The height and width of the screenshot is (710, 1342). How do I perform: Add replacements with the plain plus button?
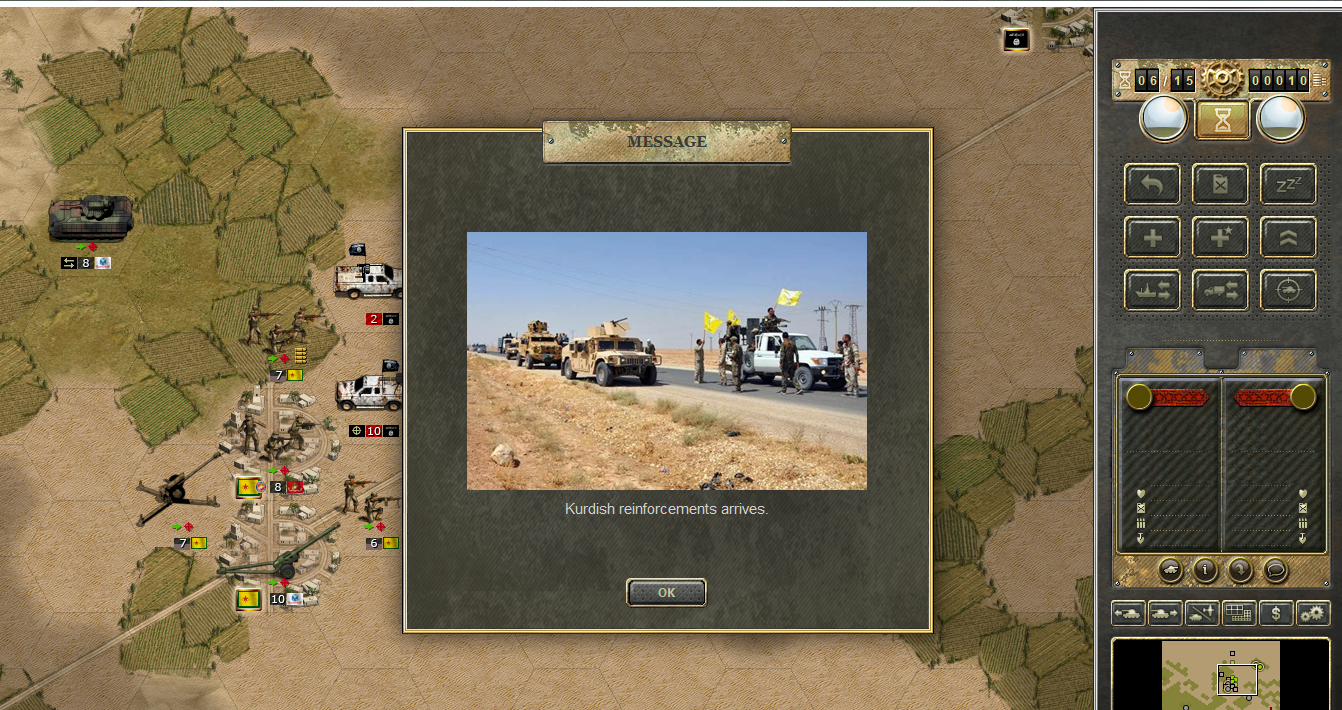(1152, 238)
